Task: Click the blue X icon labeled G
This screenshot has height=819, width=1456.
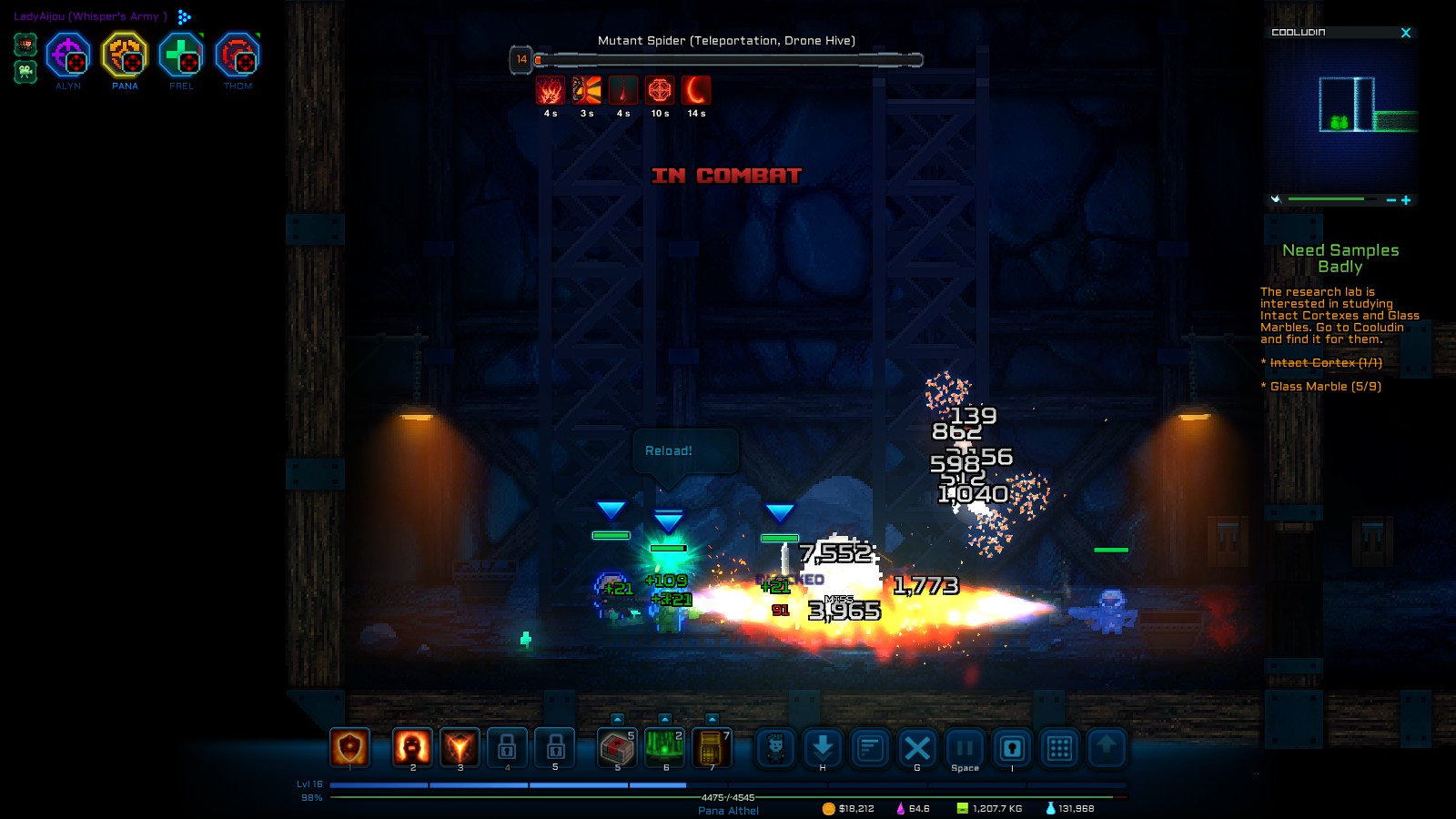Action: 916,746
